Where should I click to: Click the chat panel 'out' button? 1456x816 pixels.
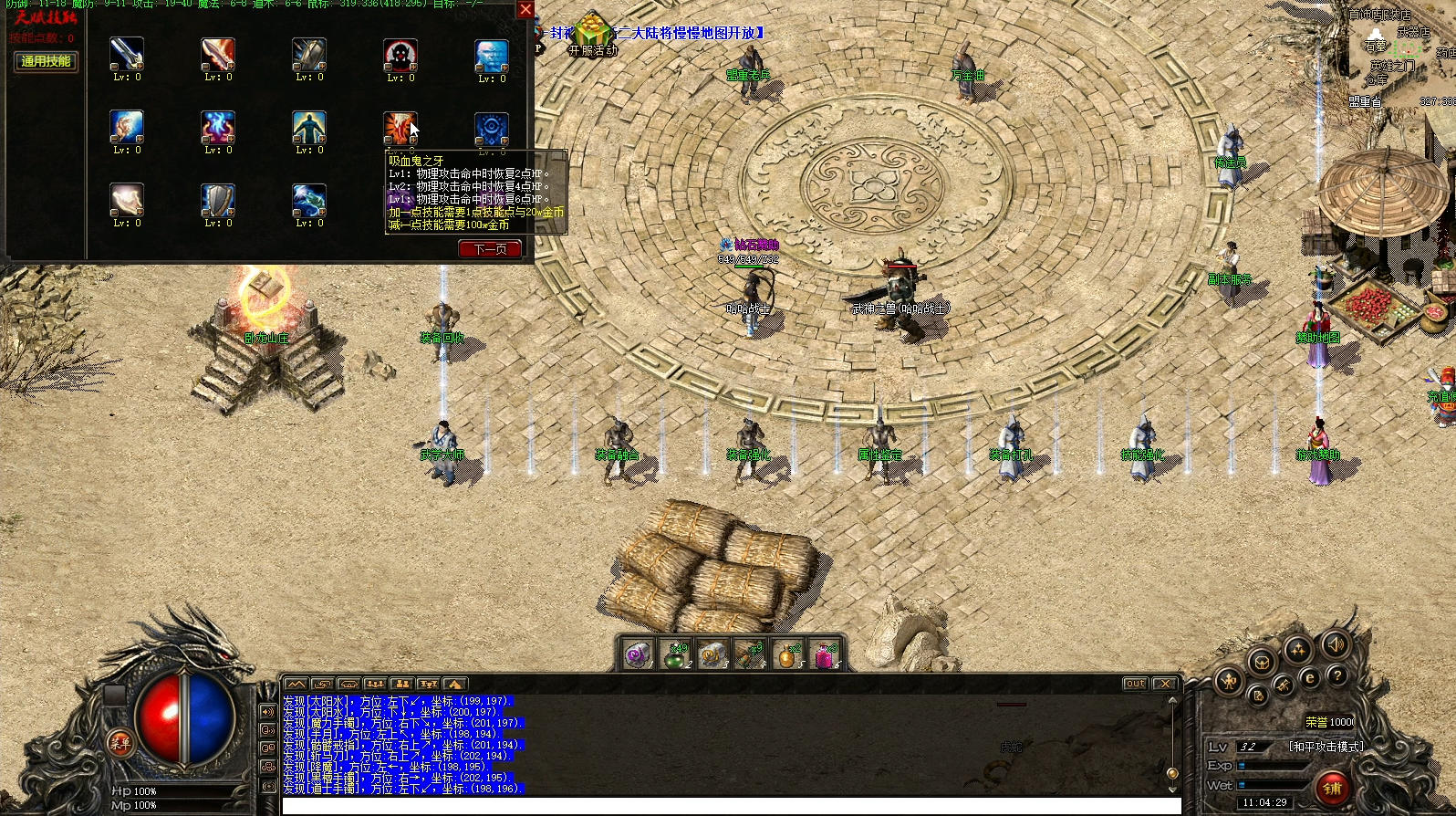point(1135,684)
